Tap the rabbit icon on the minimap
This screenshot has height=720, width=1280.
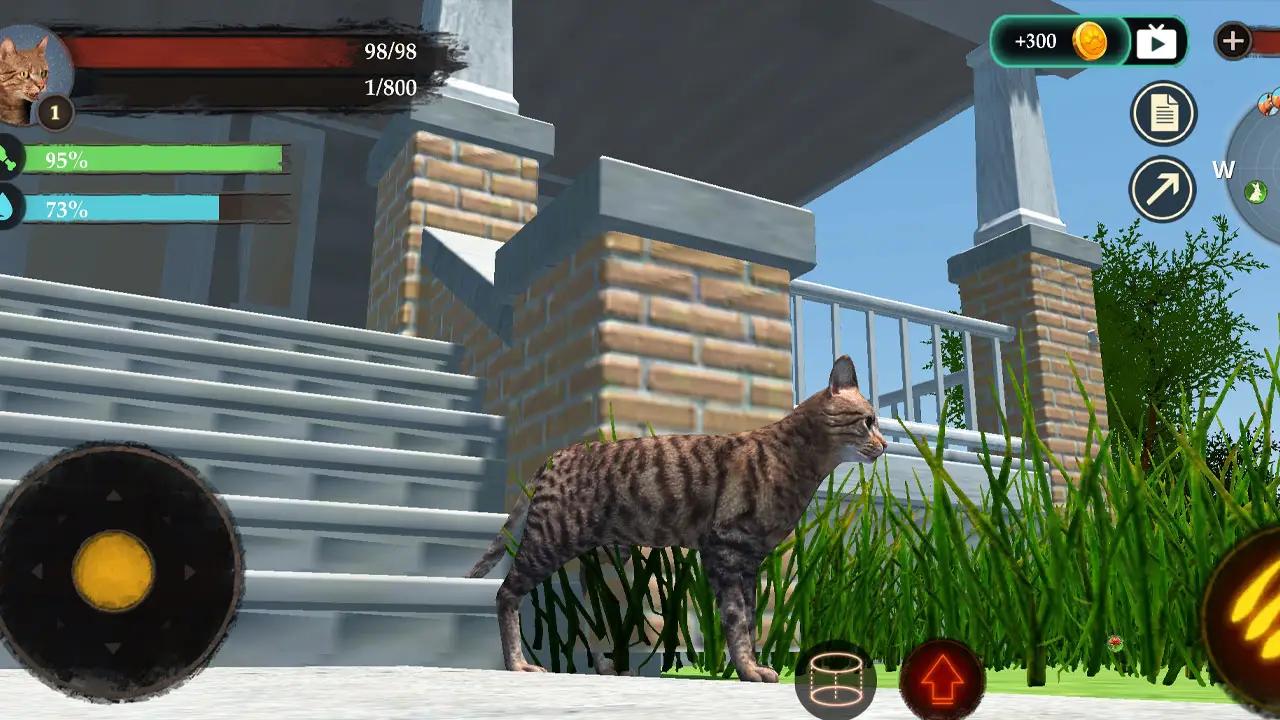pos(1255,192)
